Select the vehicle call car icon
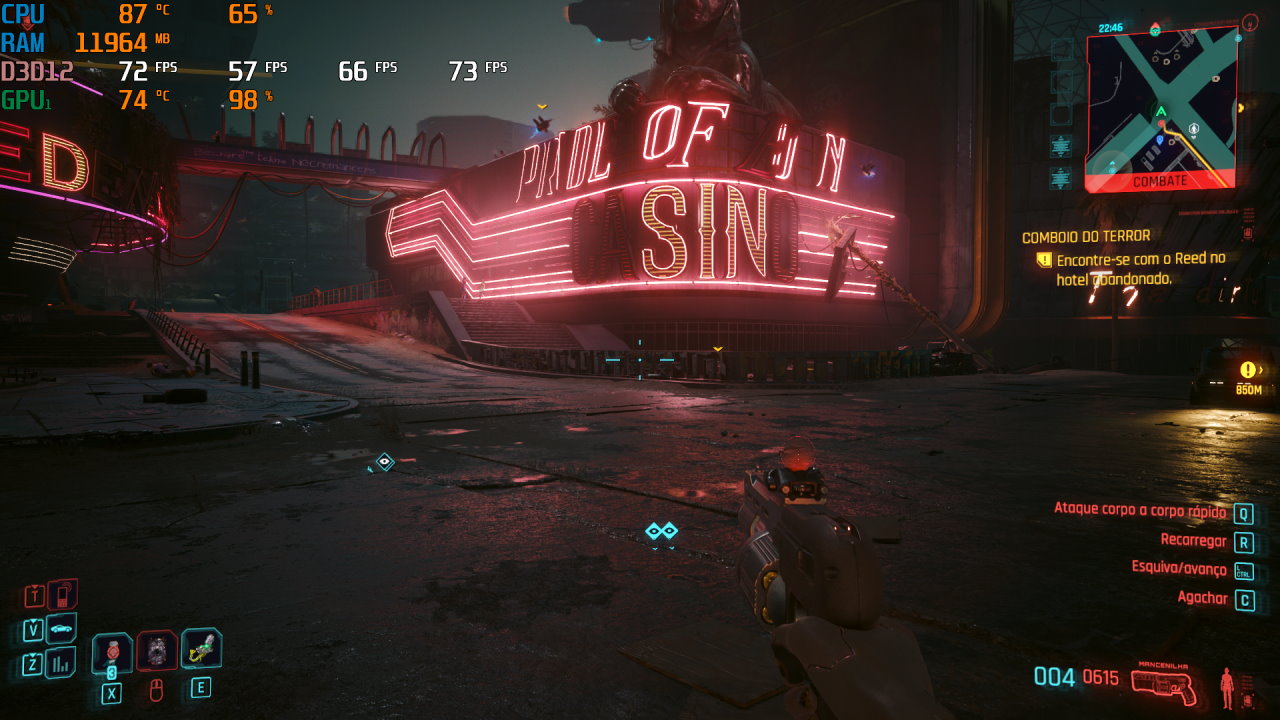Image resolution: width=1280 pixels, height=720 pixels. click(62, 628)
